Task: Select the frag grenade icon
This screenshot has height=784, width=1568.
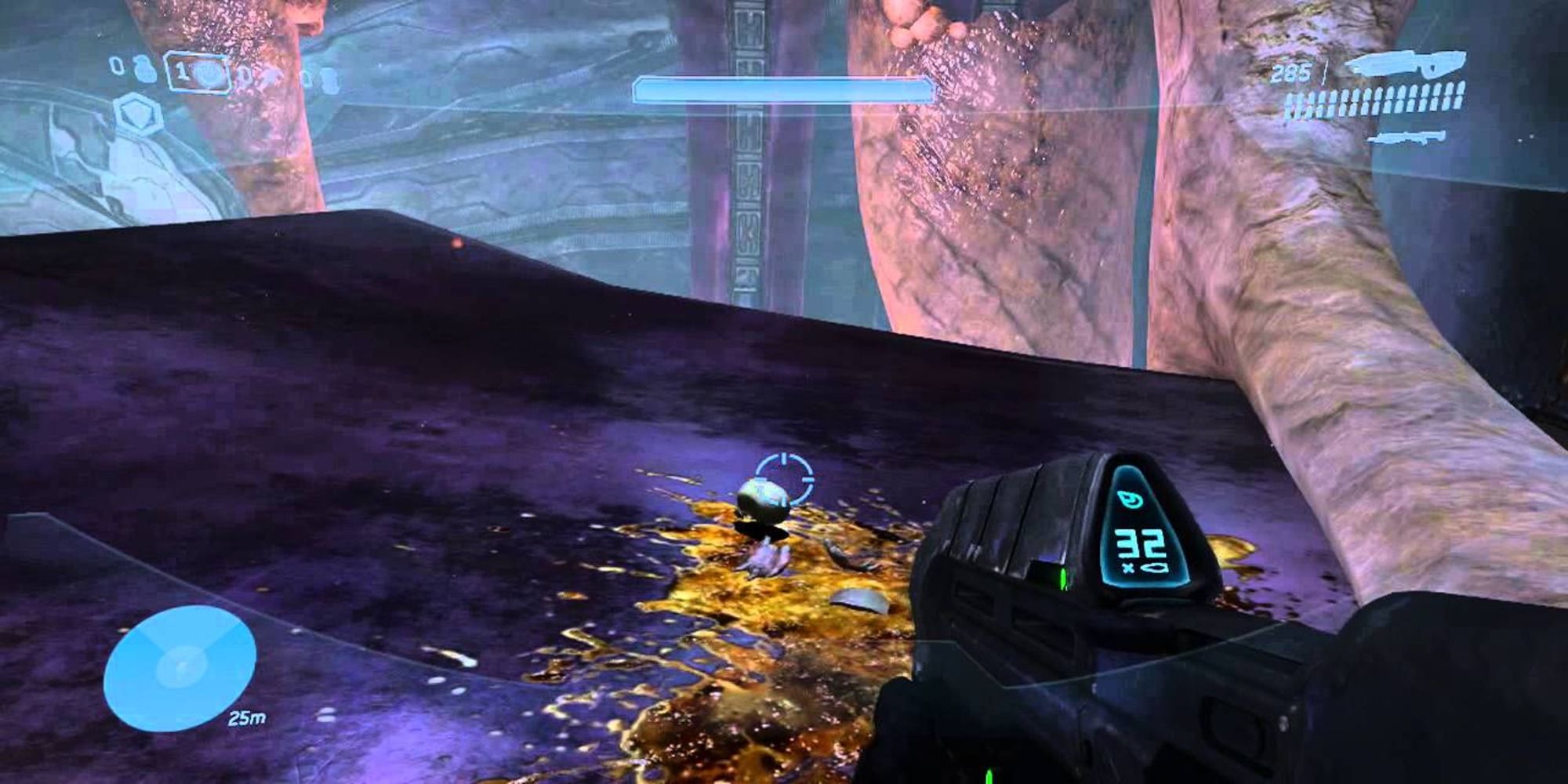Action: (144, 70)
